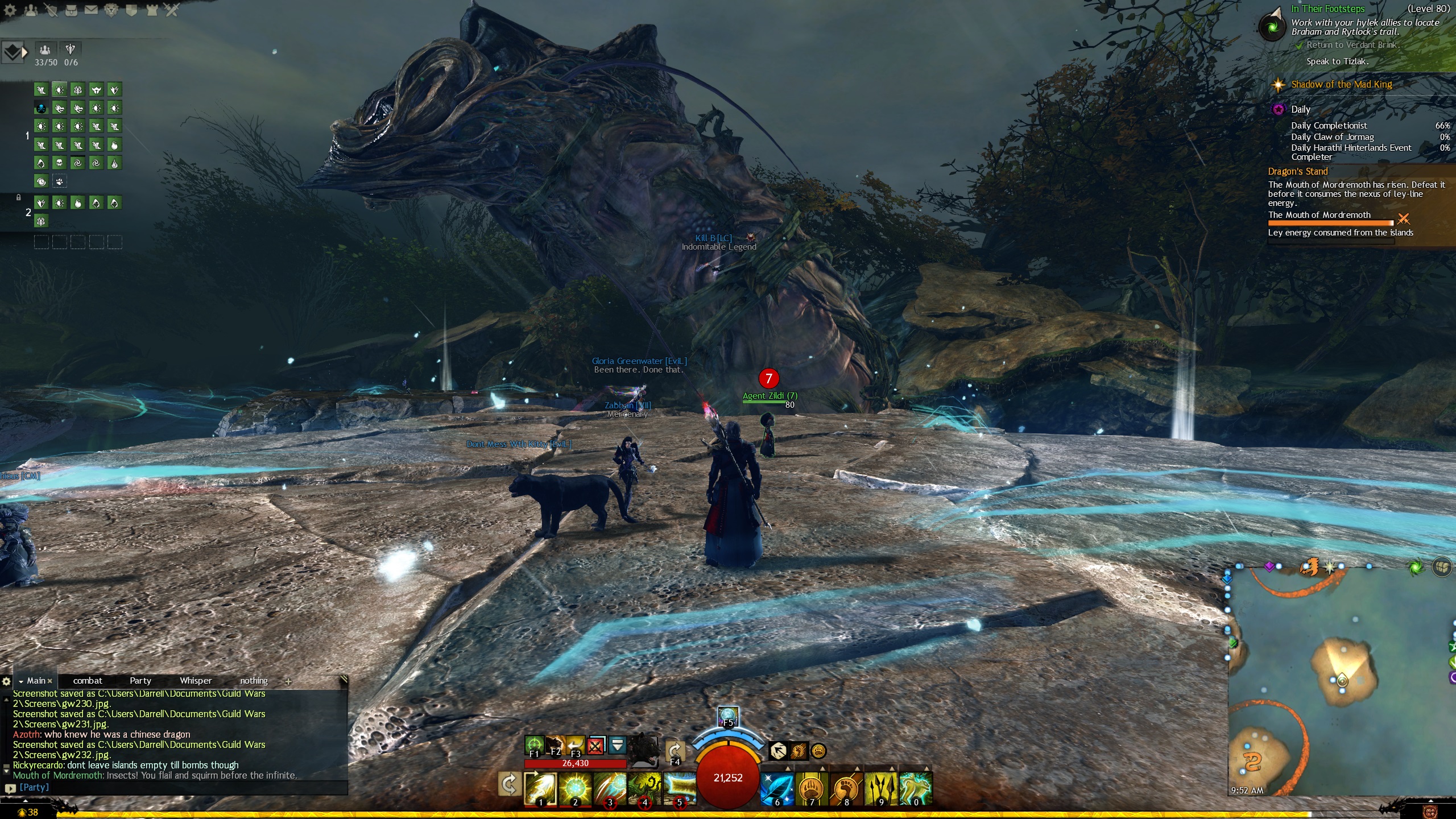
Task: Trigger the thorny vines skill in slot 4
Action: coord(644,789)
